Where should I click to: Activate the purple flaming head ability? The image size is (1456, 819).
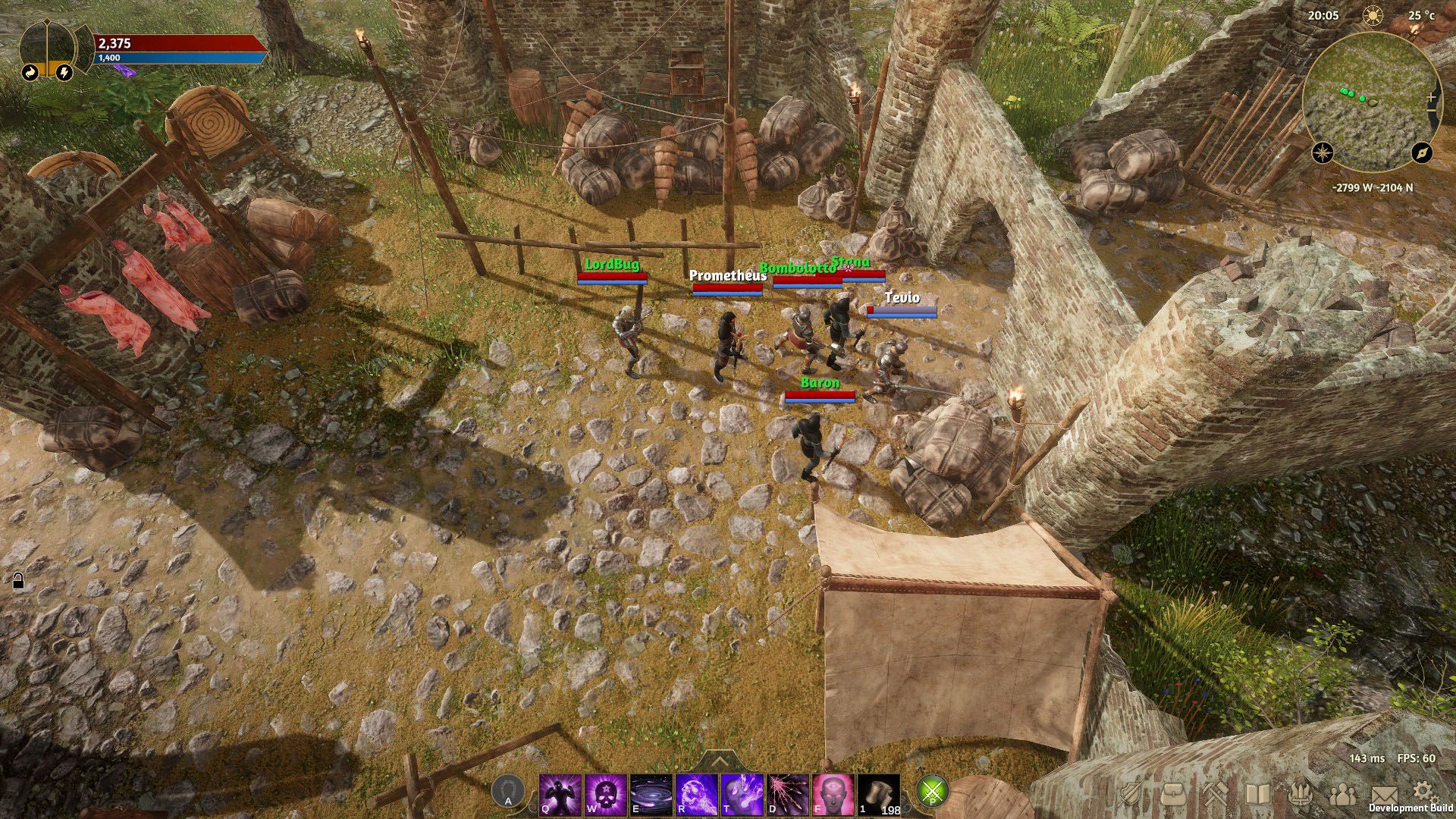742,795
